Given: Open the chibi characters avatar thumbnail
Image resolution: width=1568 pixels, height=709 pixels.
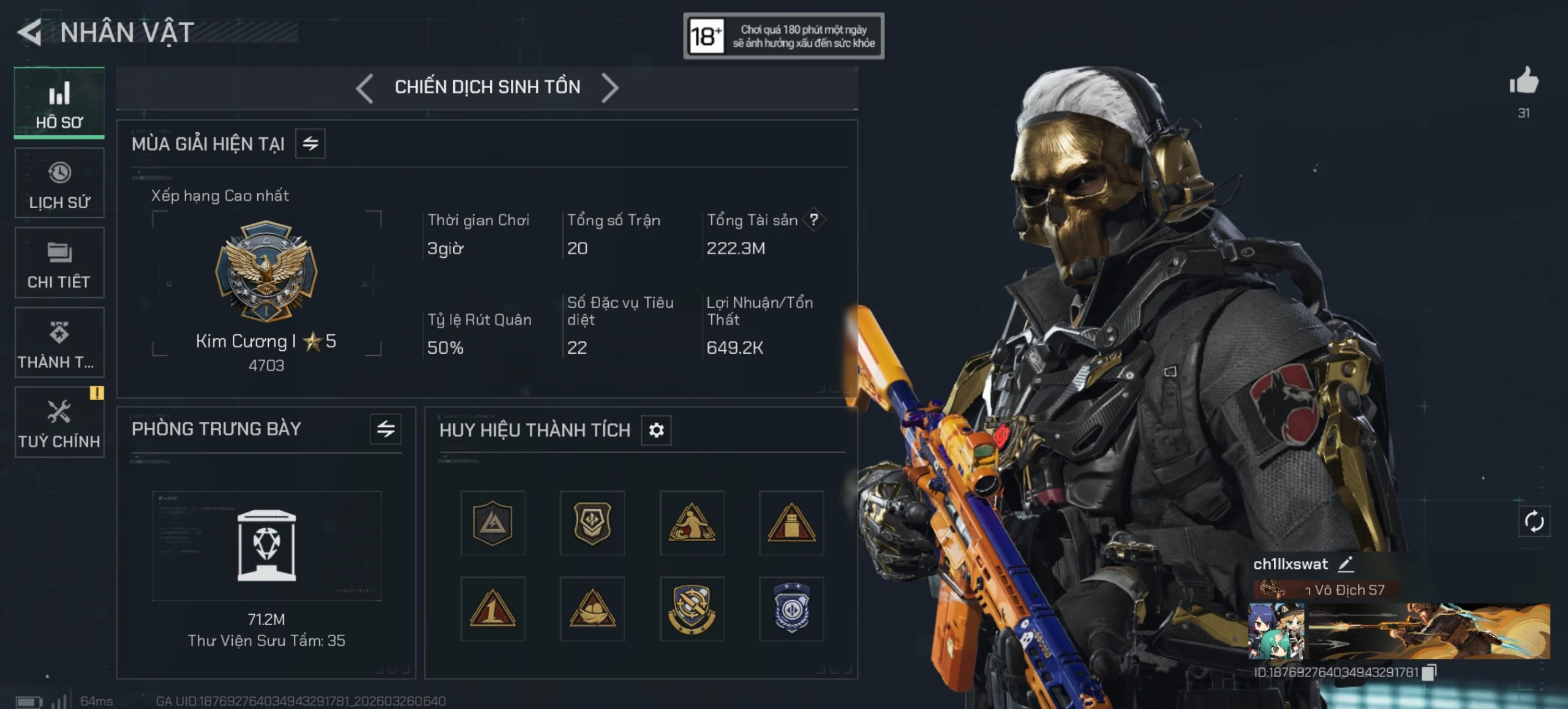Looking at the screenshot, I should click(x=1276, y=631).
